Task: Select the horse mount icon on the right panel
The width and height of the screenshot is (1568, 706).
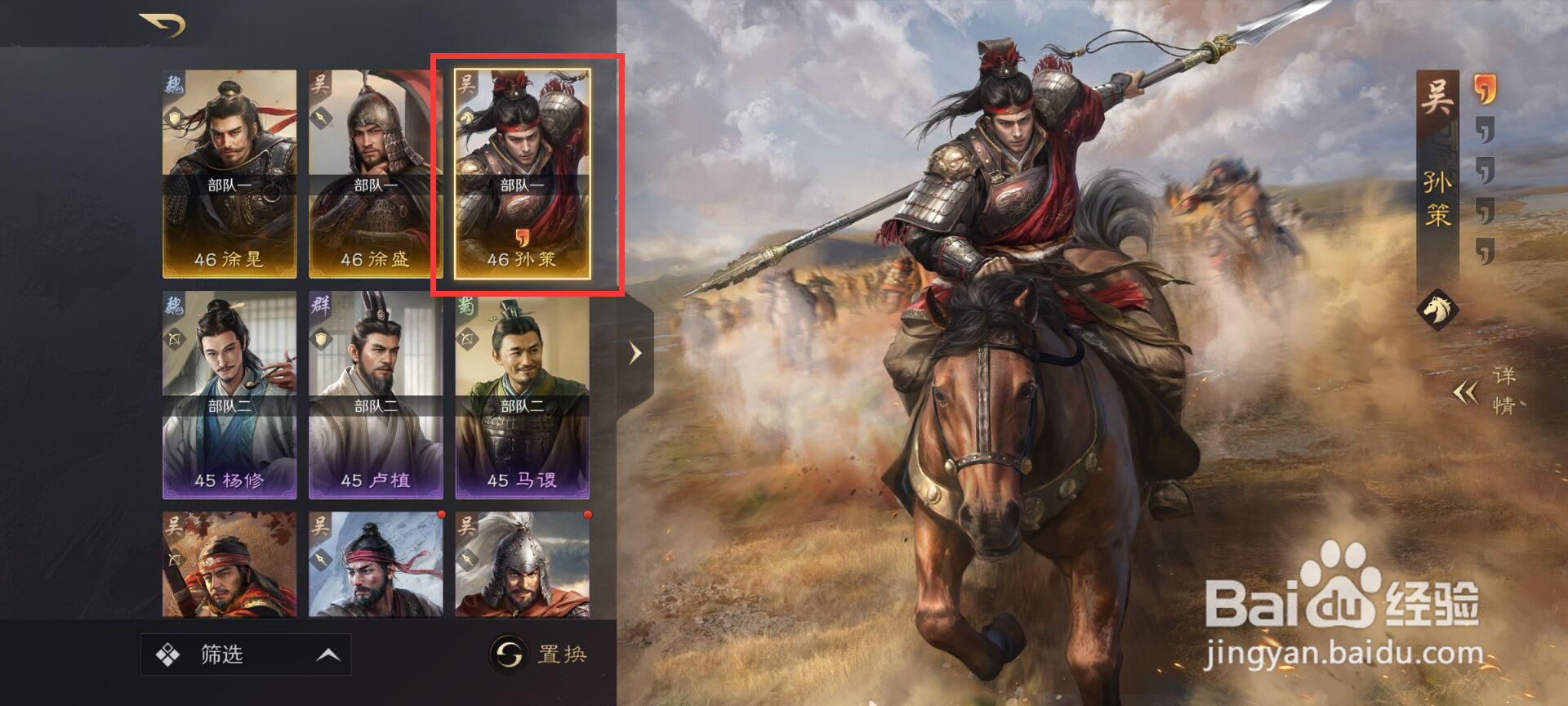Action: point(1438,310)
